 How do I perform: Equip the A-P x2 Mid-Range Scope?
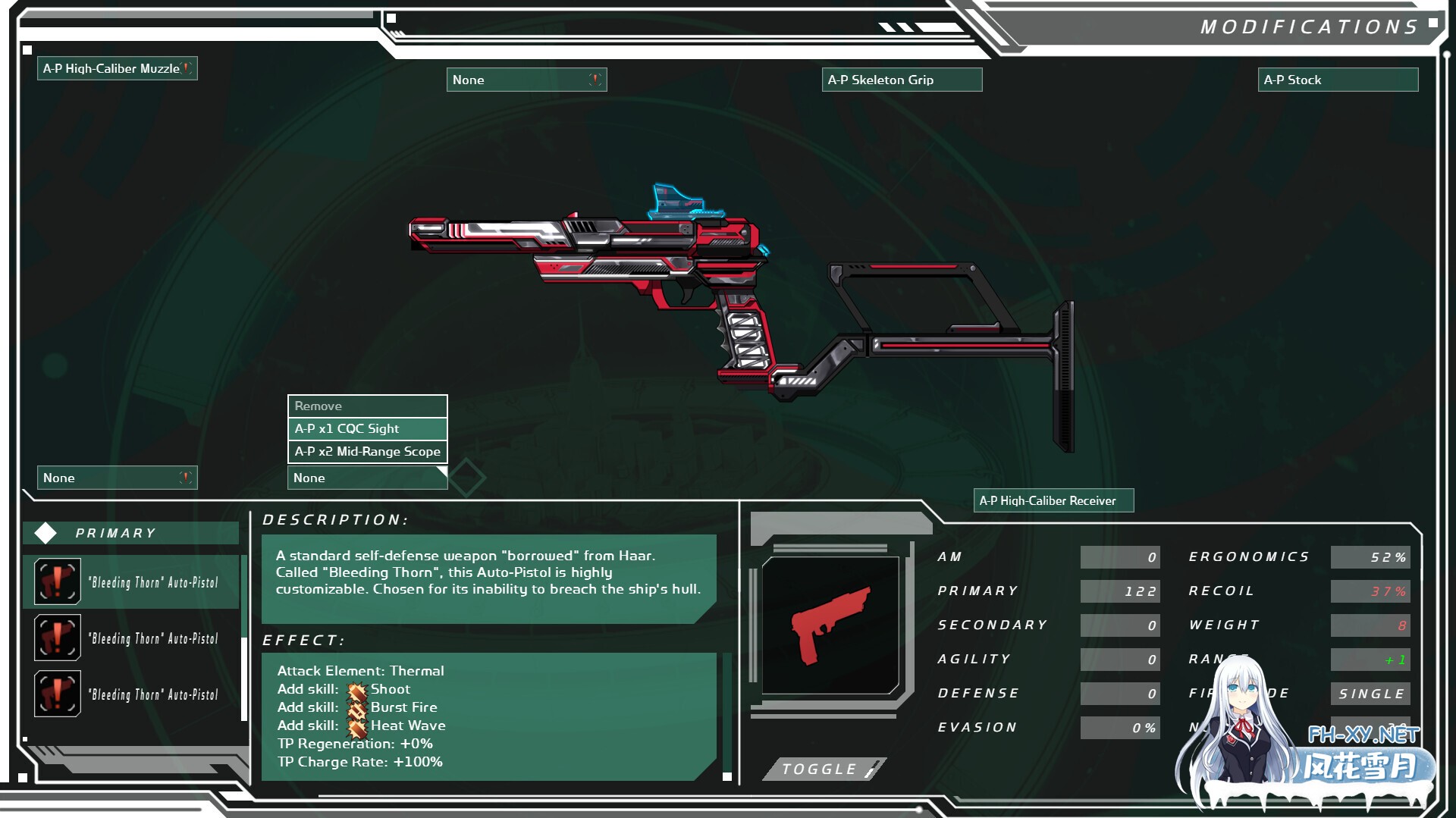point(367,452)
